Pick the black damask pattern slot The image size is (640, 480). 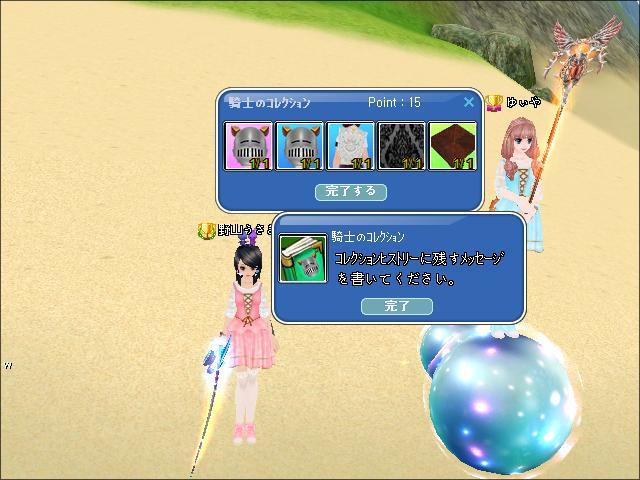click(401, 146)
